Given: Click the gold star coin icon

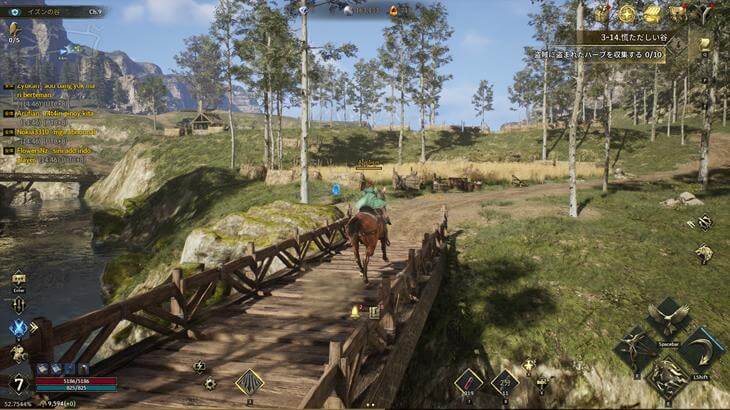Looking at the screenshot, I should [627, 13].
